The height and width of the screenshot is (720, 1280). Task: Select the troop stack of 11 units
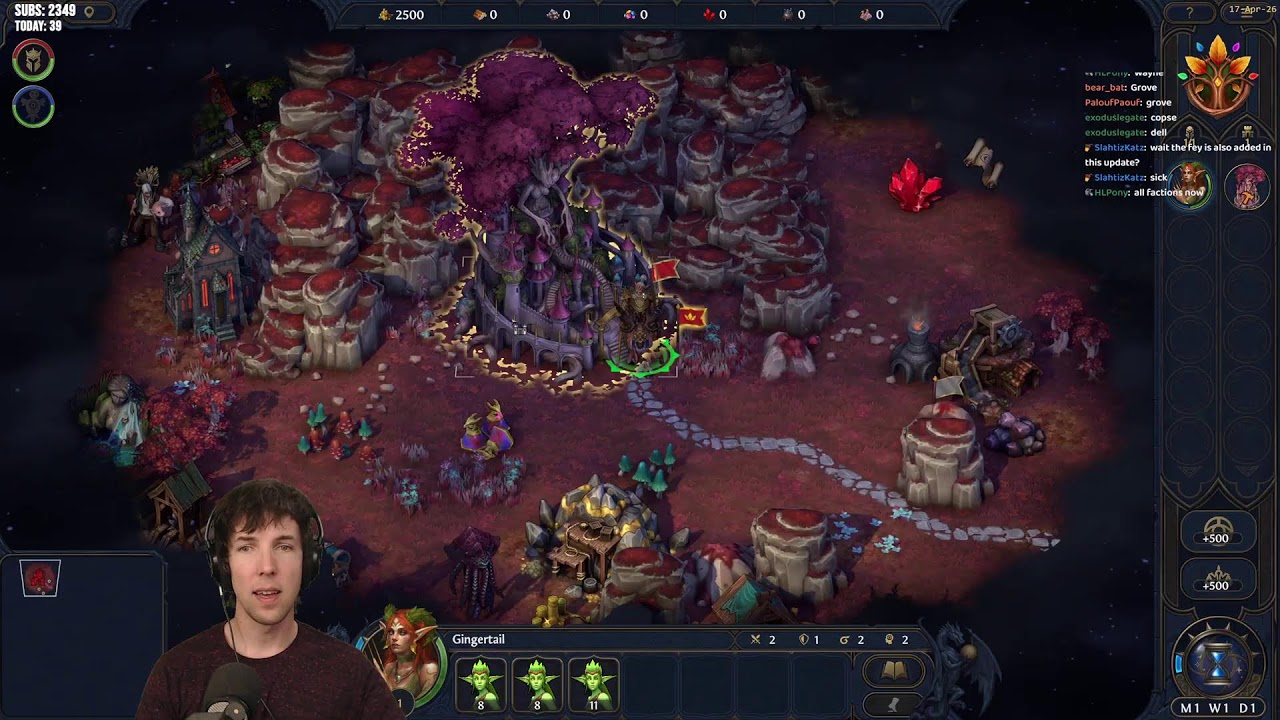(x=594, y=682)
